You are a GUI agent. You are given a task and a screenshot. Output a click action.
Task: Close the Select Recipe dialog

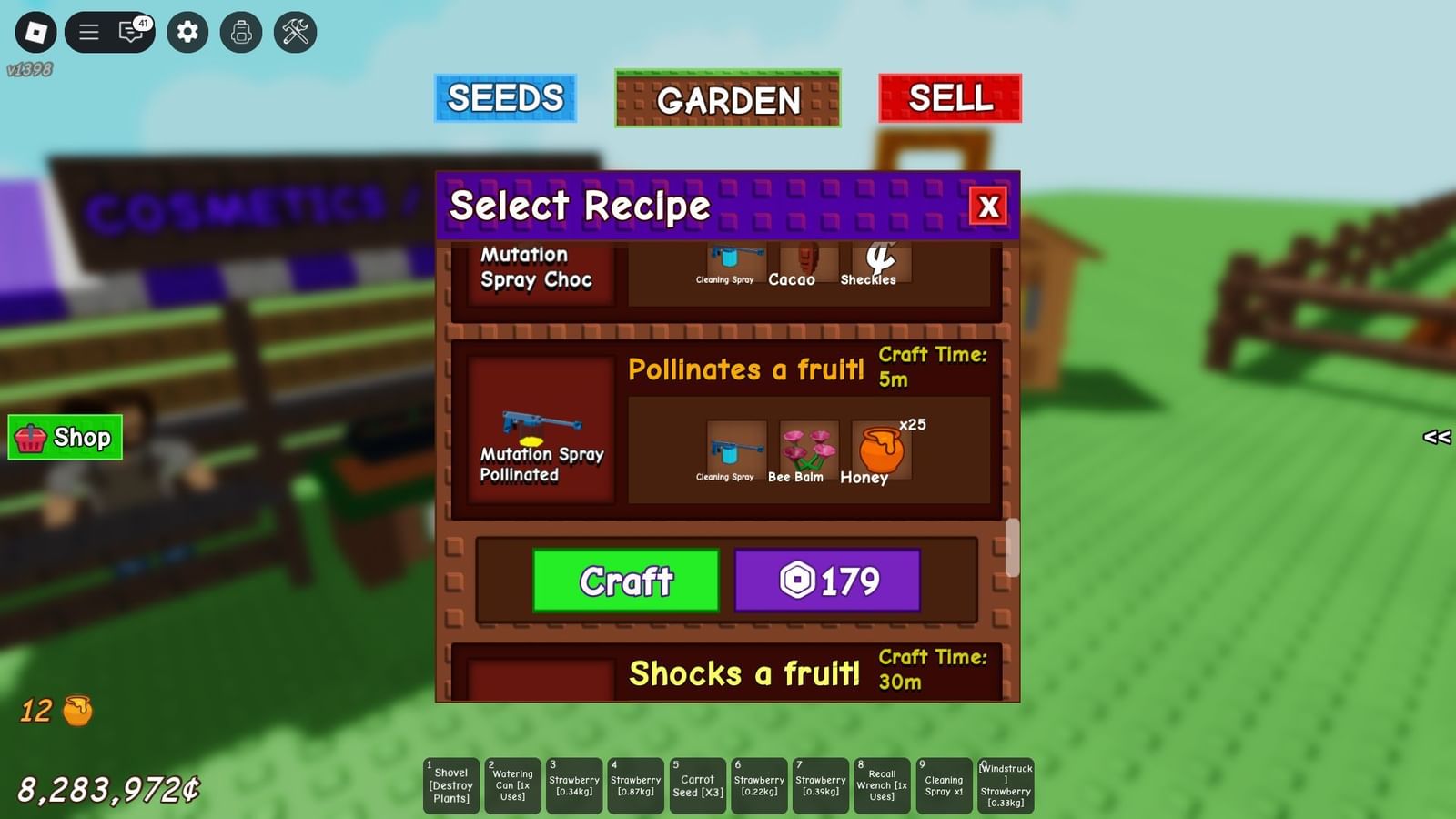989,207
